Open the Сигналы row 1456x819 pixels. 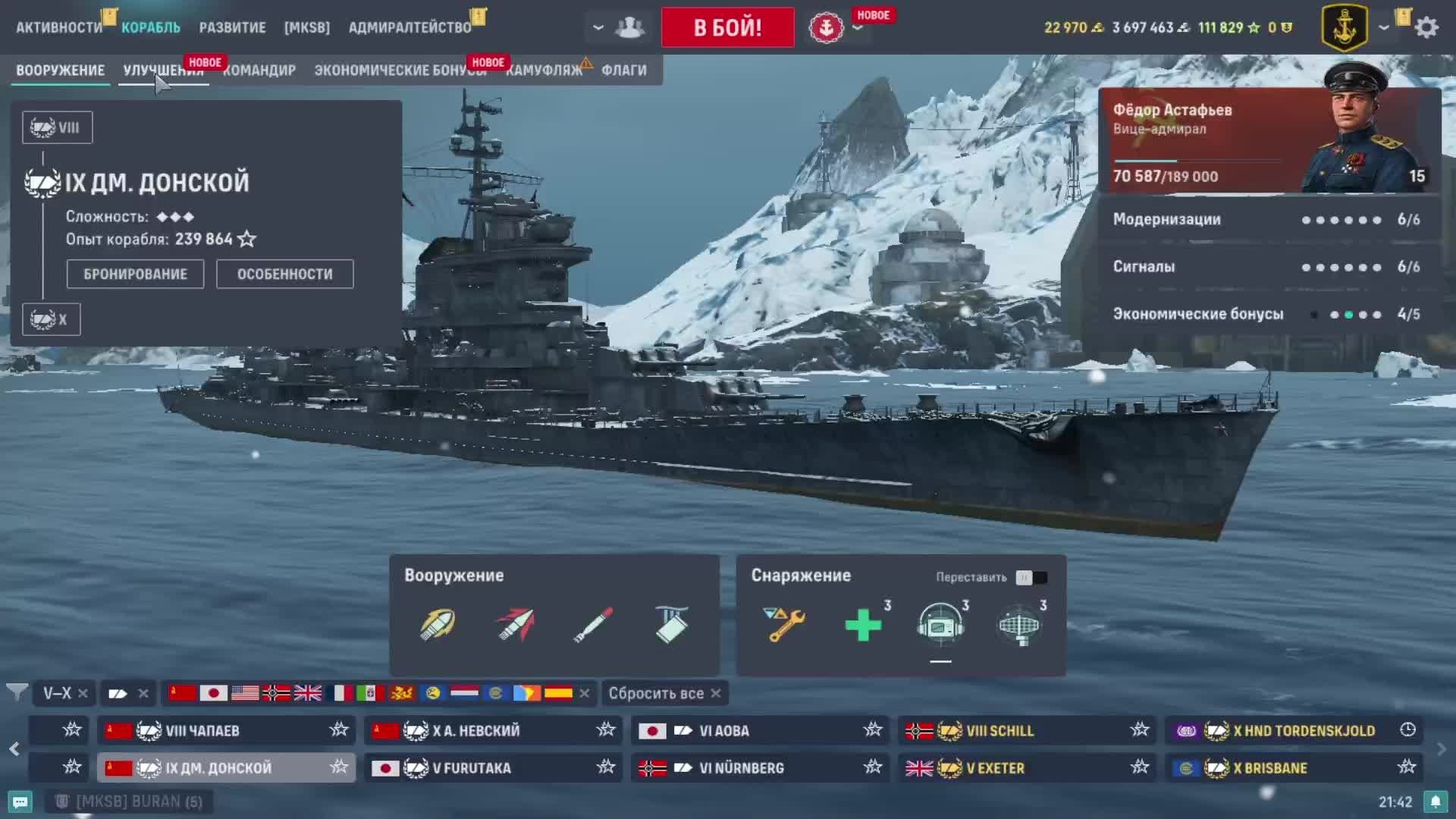pos(1266,267)
